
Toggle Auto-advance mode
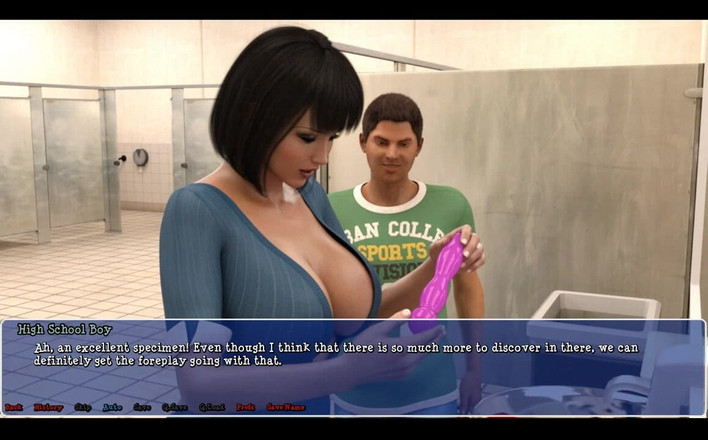pyautogui.click(x=112, y=407)
